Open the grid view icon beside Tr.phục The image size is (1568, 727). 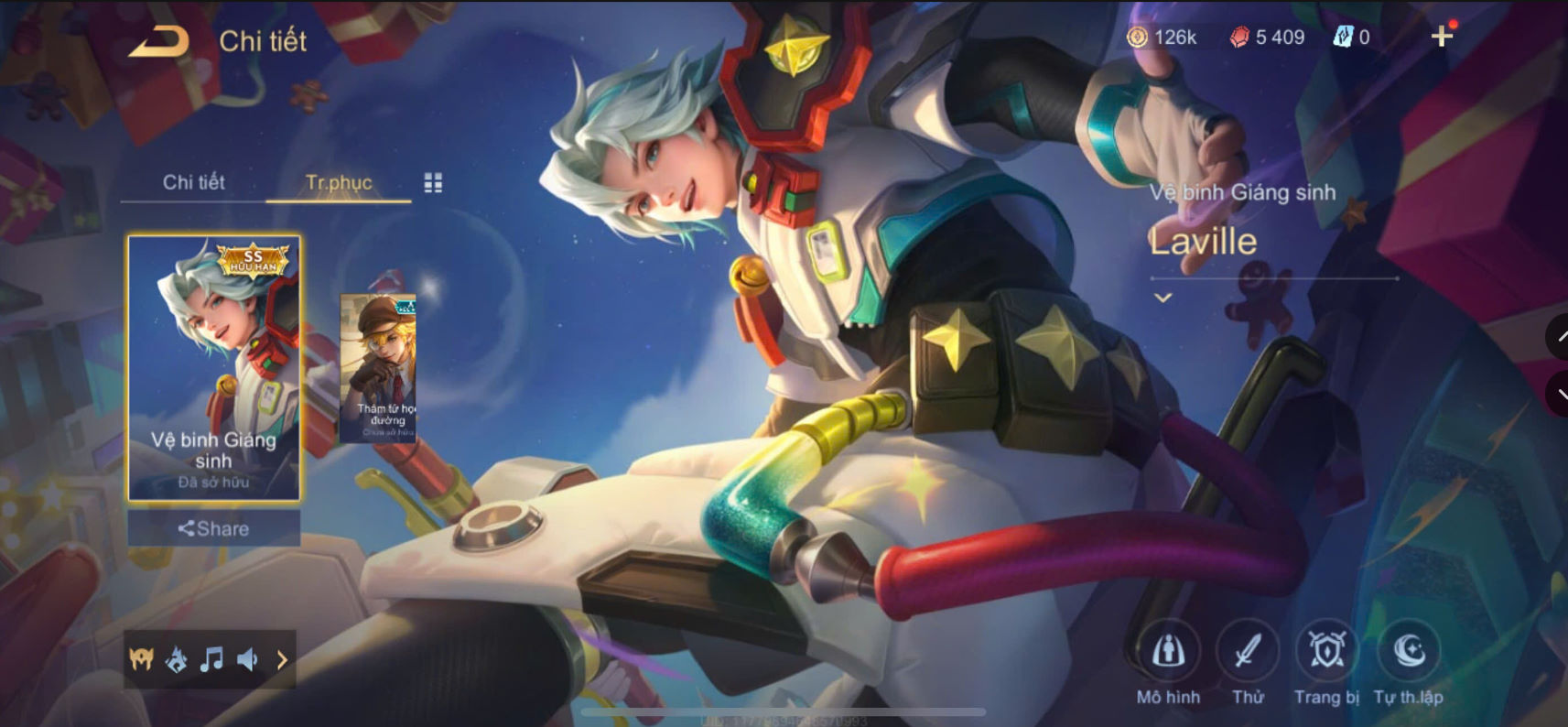434,182
